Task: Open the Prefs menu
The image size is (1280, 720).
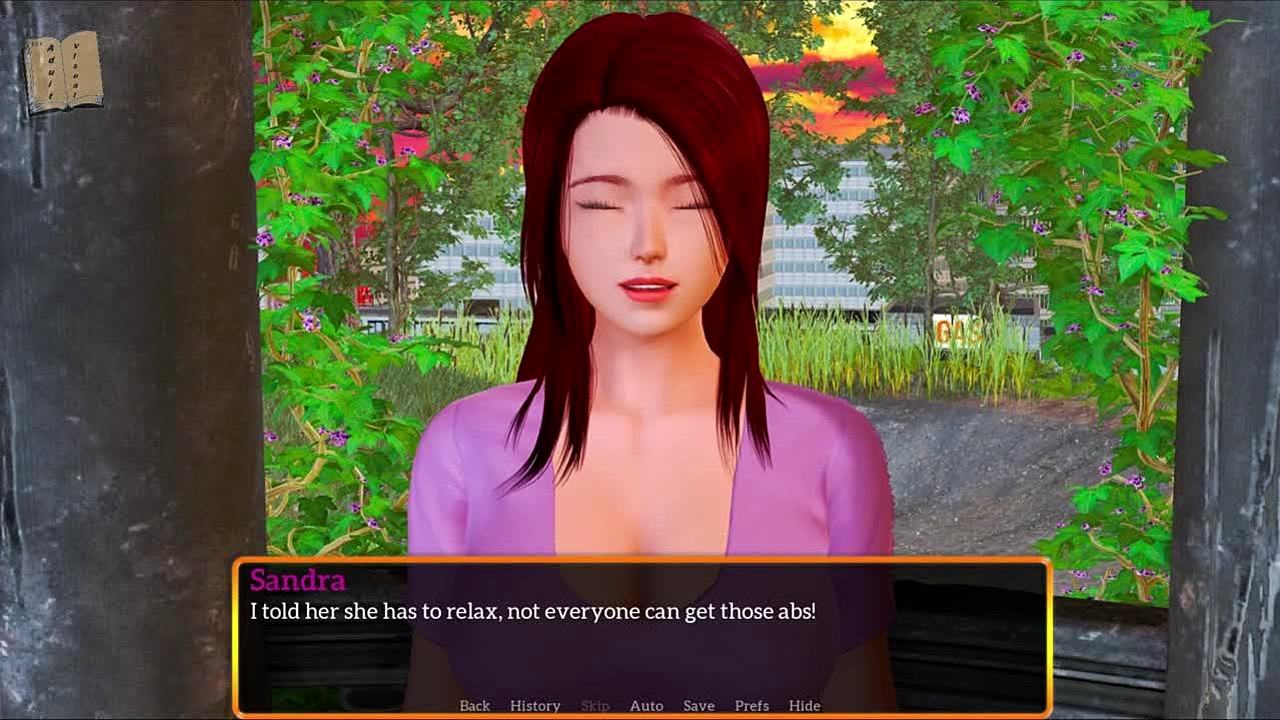Action: [x=751, y=705]
